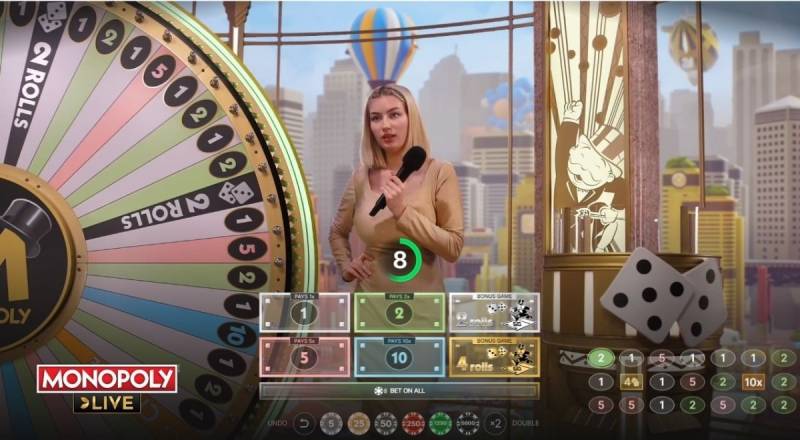Bet on the gold 4 Rolls bonus
The image size is (800, 440).
494,357
